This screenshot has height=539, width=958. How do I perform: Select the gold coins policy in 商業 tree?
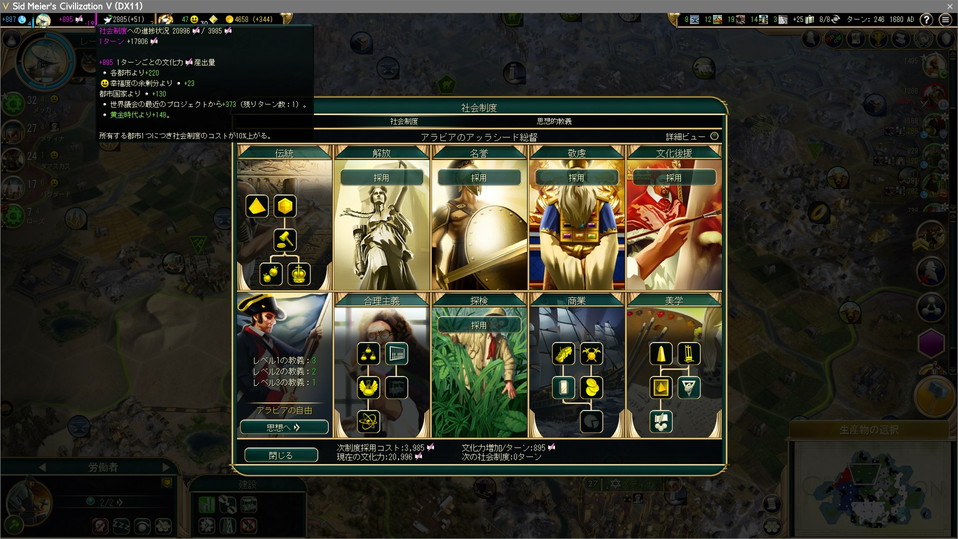593,387
